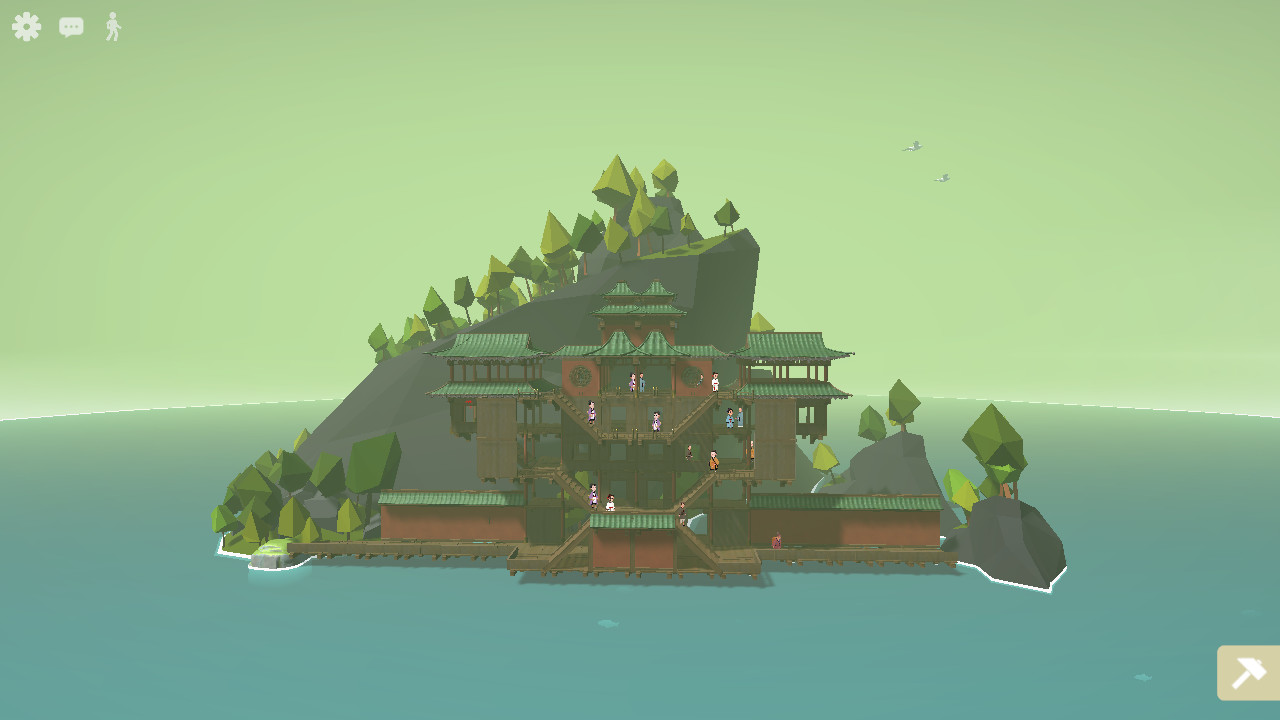Image resolution: width=1280 pixels, height=720 pixels.
Task: Click the right circular window on the top floor
Action: tap(690, 376)
